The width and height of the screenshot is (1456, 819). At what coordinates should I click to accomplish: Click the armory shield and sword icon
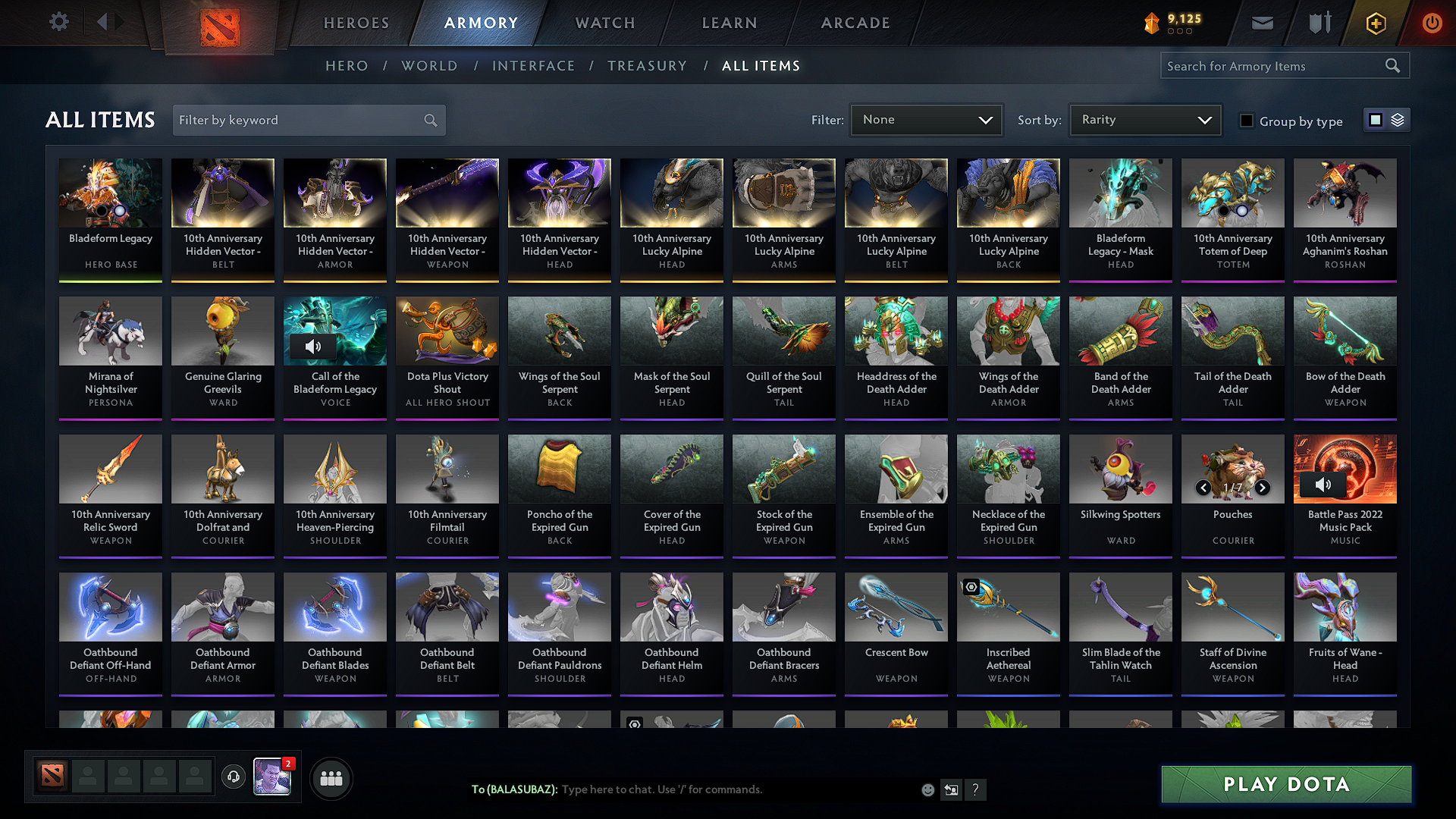tap(1319, 23)
